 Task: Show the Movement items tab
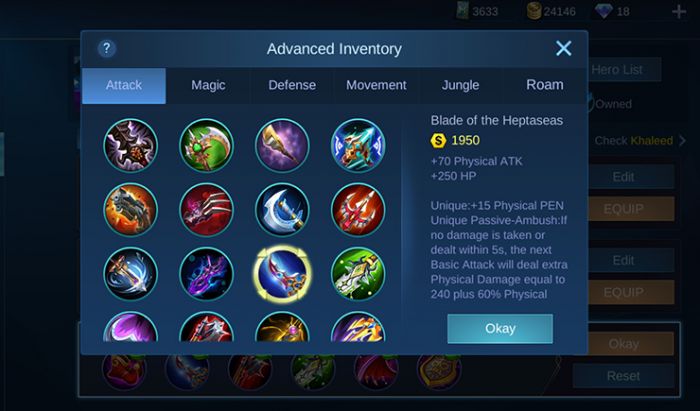coord(376,85)
